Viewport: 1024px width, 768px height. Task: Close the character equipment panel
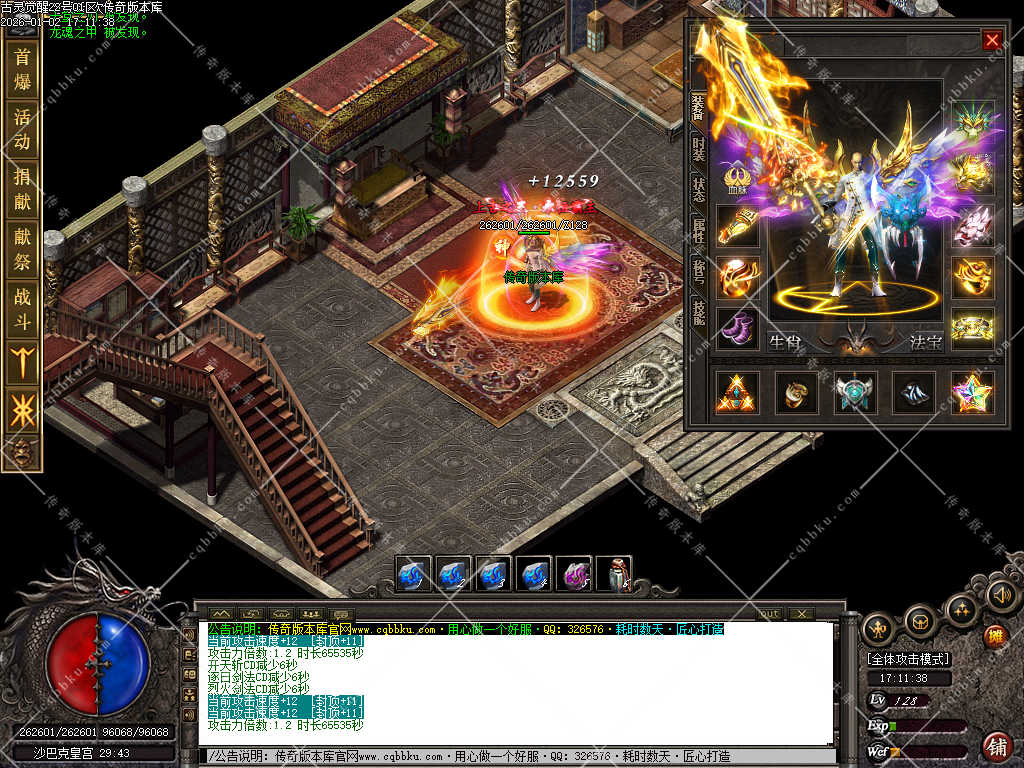pos(991,40)
